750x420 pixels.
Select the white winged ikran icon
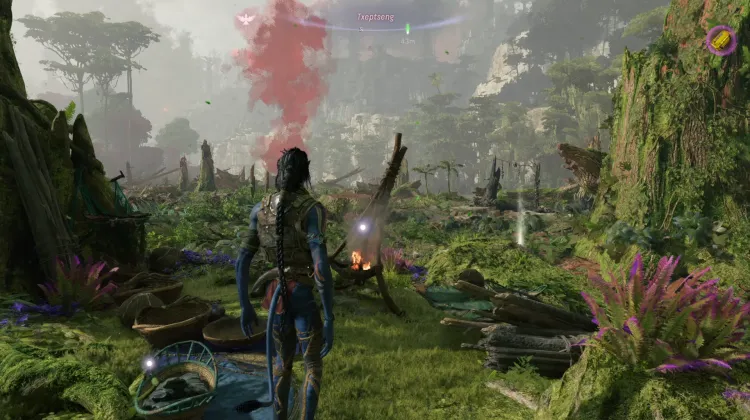pyautogui.click(x=246, y=18)
